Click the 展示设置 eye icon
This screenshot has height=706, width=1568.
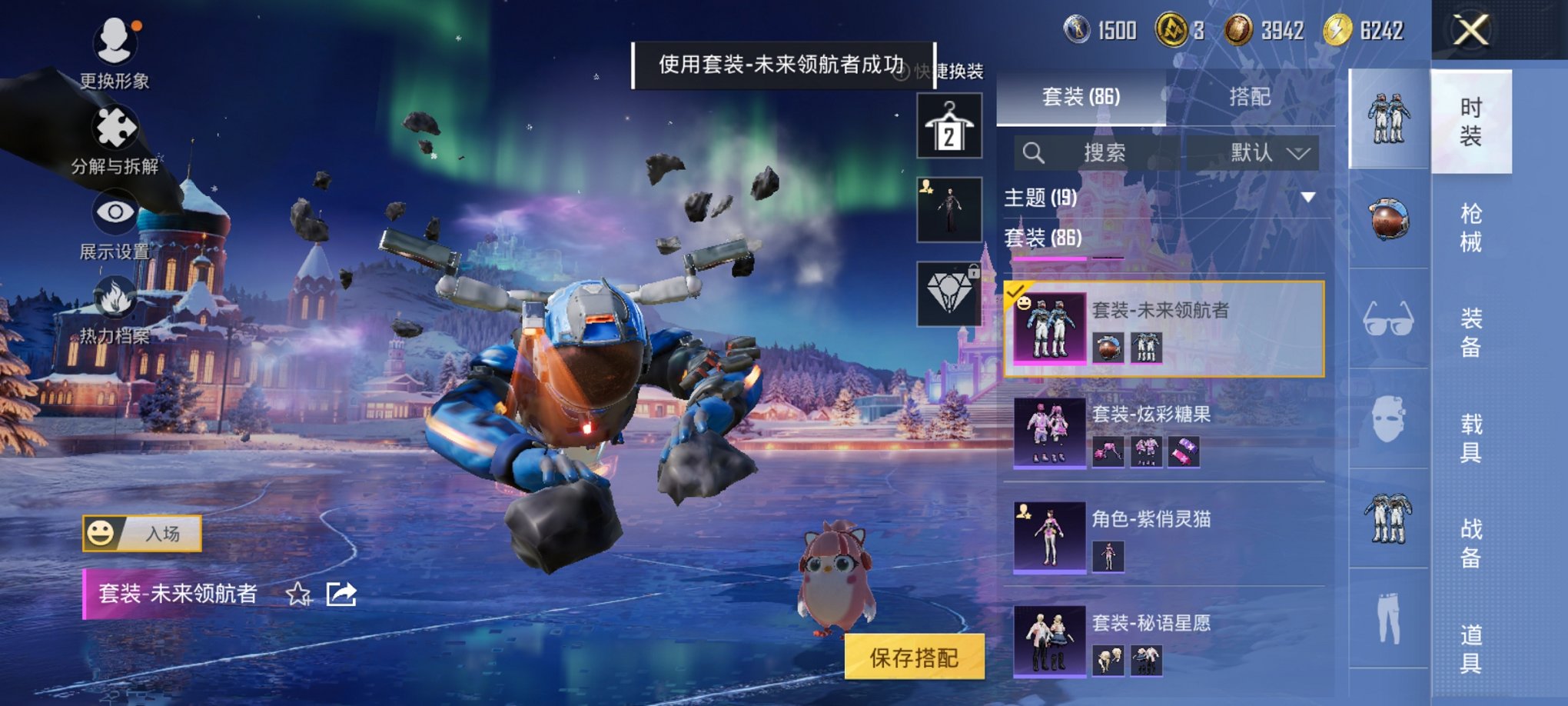[x=114, y=211]
